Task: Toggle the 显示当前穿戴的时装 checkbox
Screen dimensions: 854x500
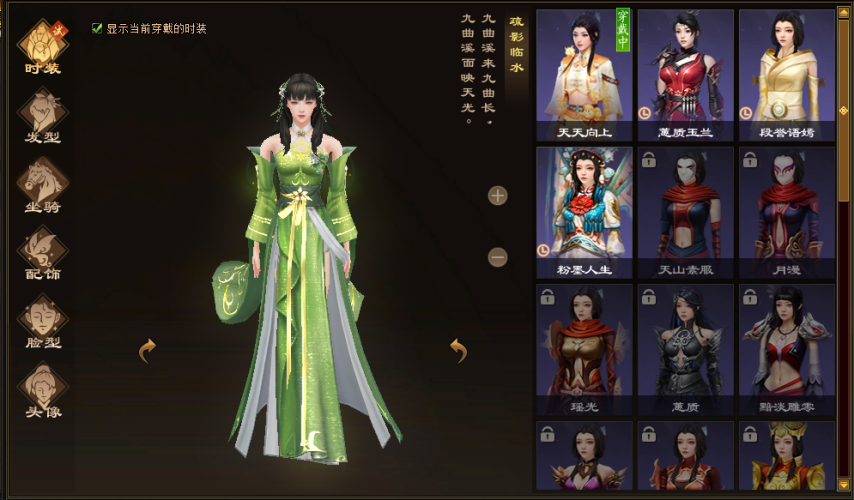Action: [x=98, y=29]
